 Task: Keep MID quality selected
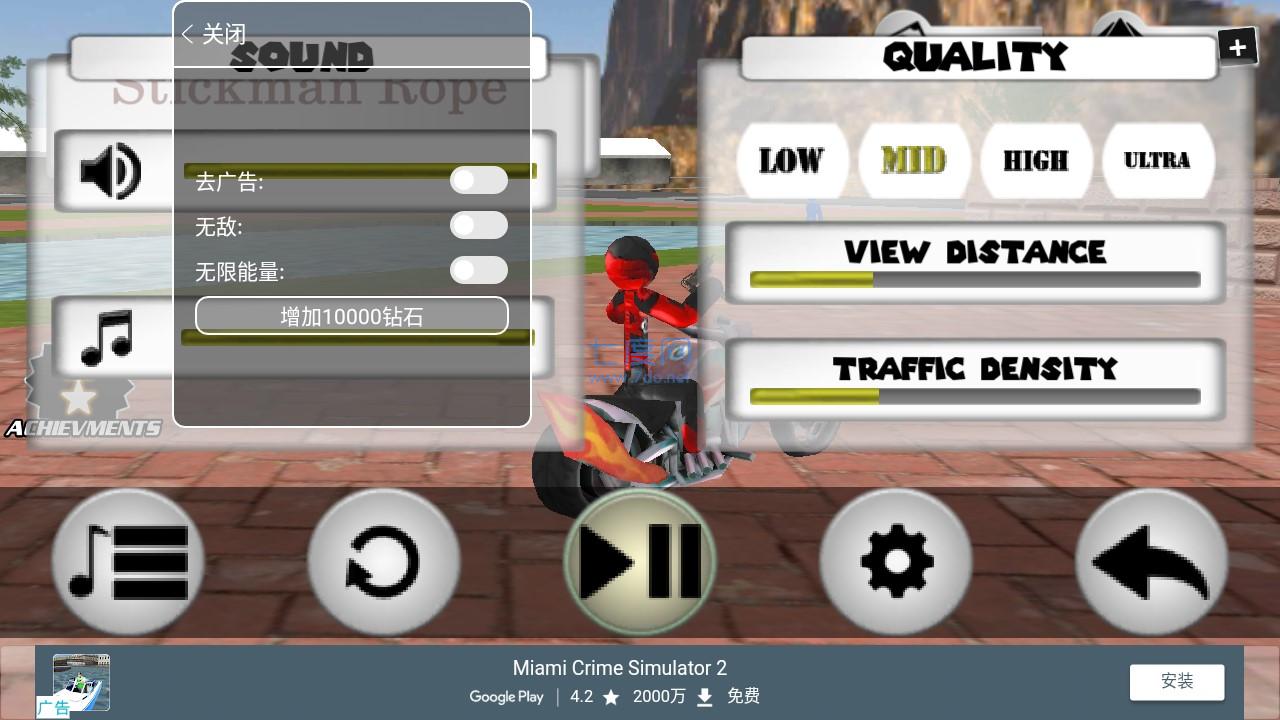[x=913, y=160]
